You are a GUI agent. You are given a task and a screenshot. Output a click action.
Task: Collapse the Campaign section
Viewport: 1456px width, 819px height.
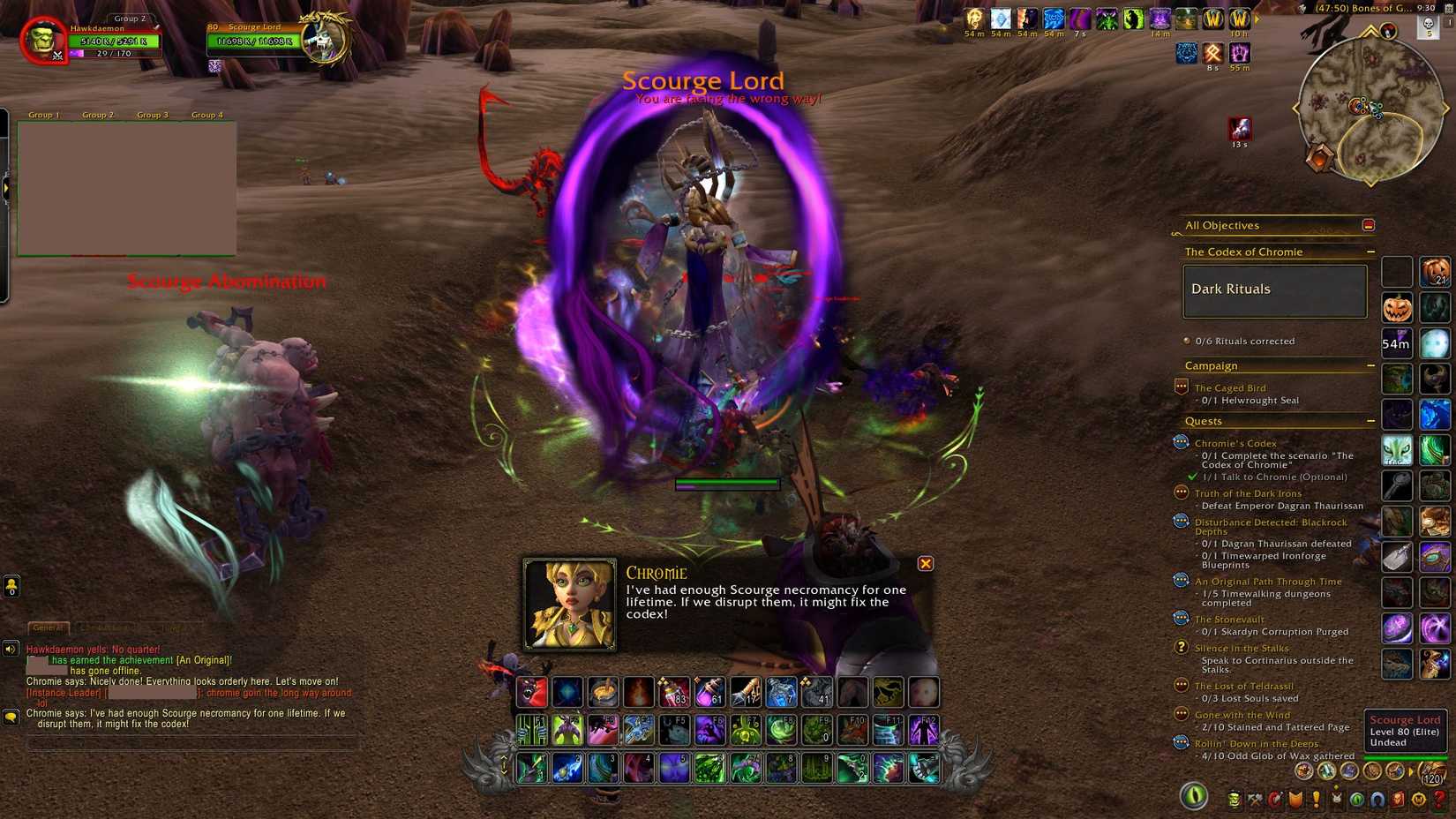[x=1371, y=364]
